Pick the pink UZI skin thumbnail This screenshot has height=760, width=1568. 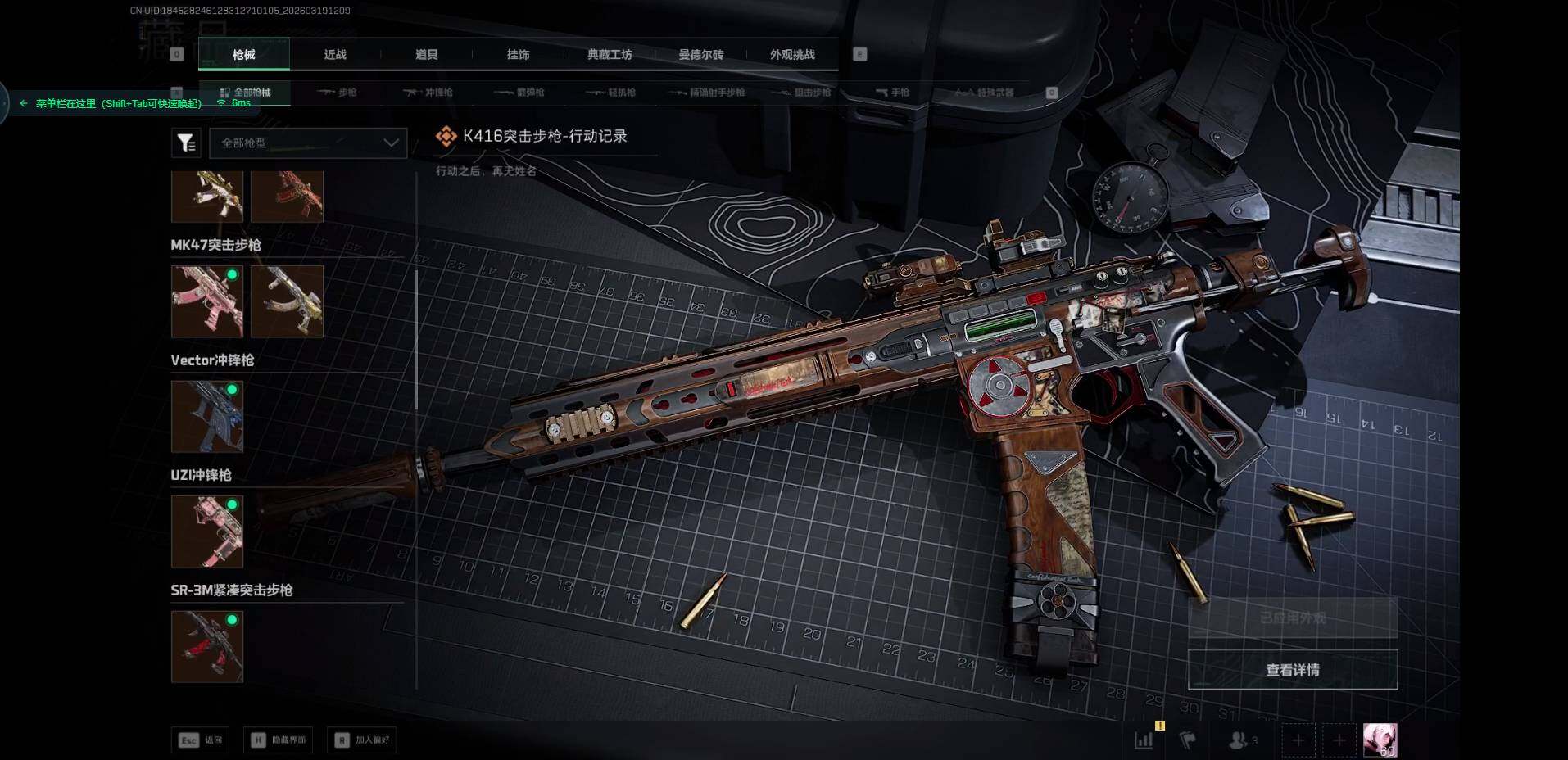click(x=207, y=532)
